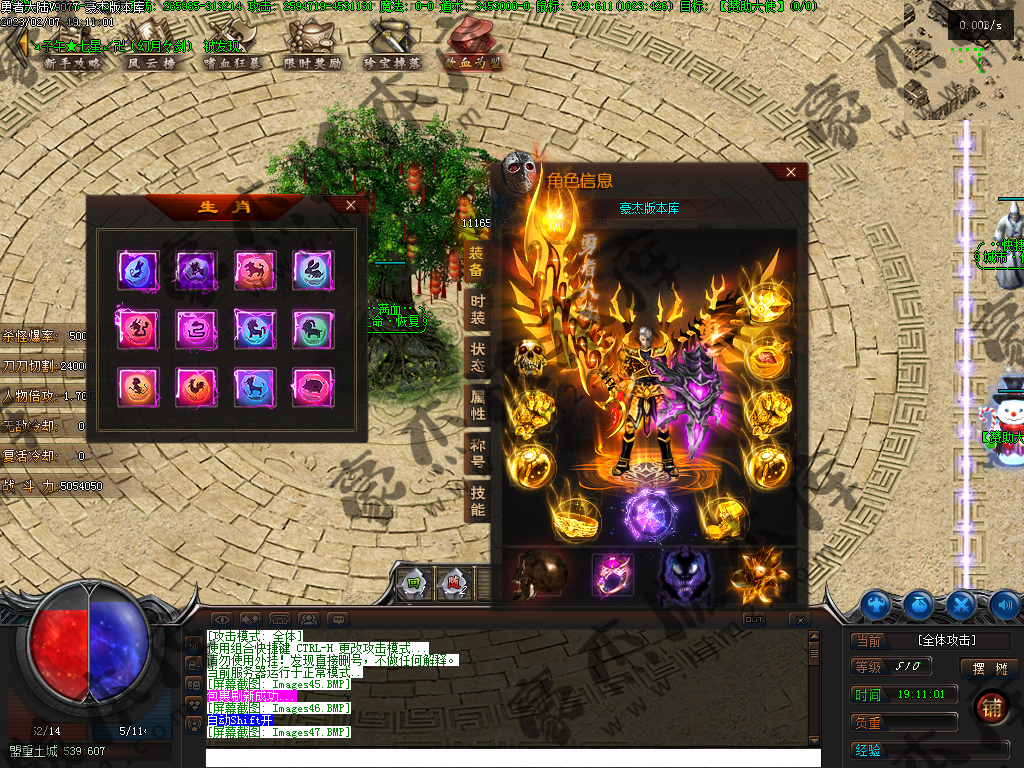Select the purple demon mask slot

click(686, 575)
